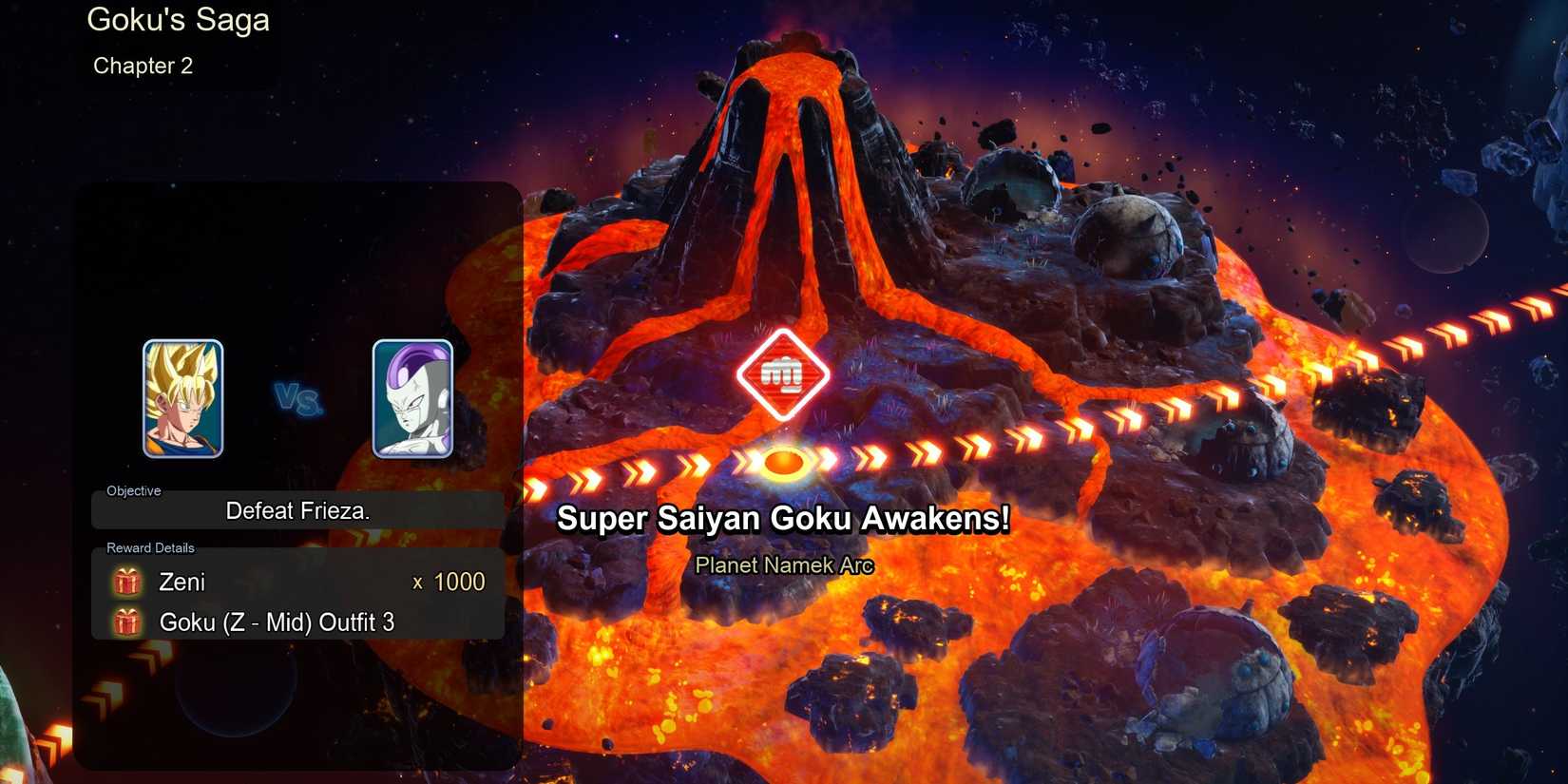
Task: Click the Goku's Saga title
Action: tap(178, 20)
